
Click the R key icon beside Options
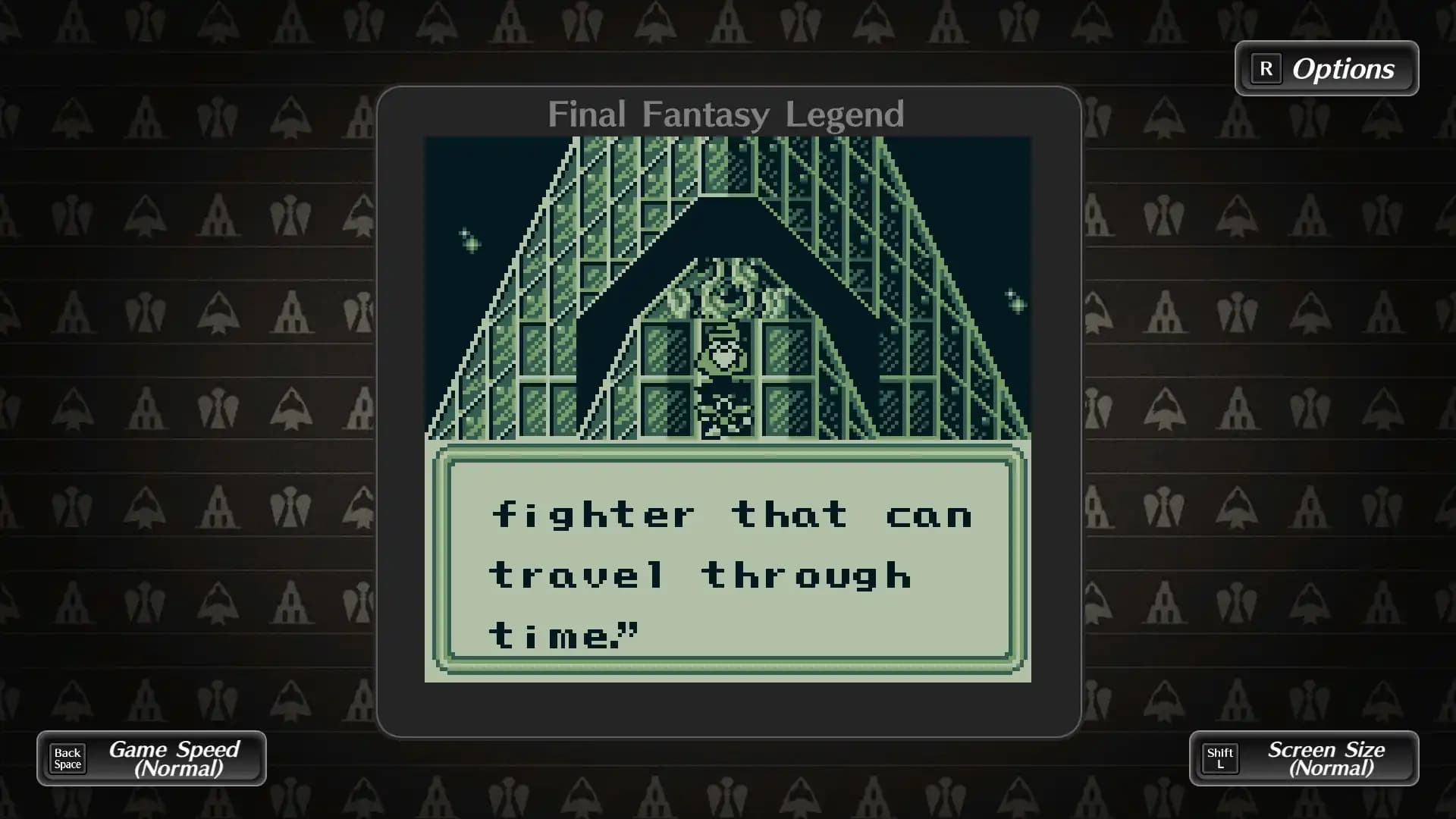tap(1266, 69)
